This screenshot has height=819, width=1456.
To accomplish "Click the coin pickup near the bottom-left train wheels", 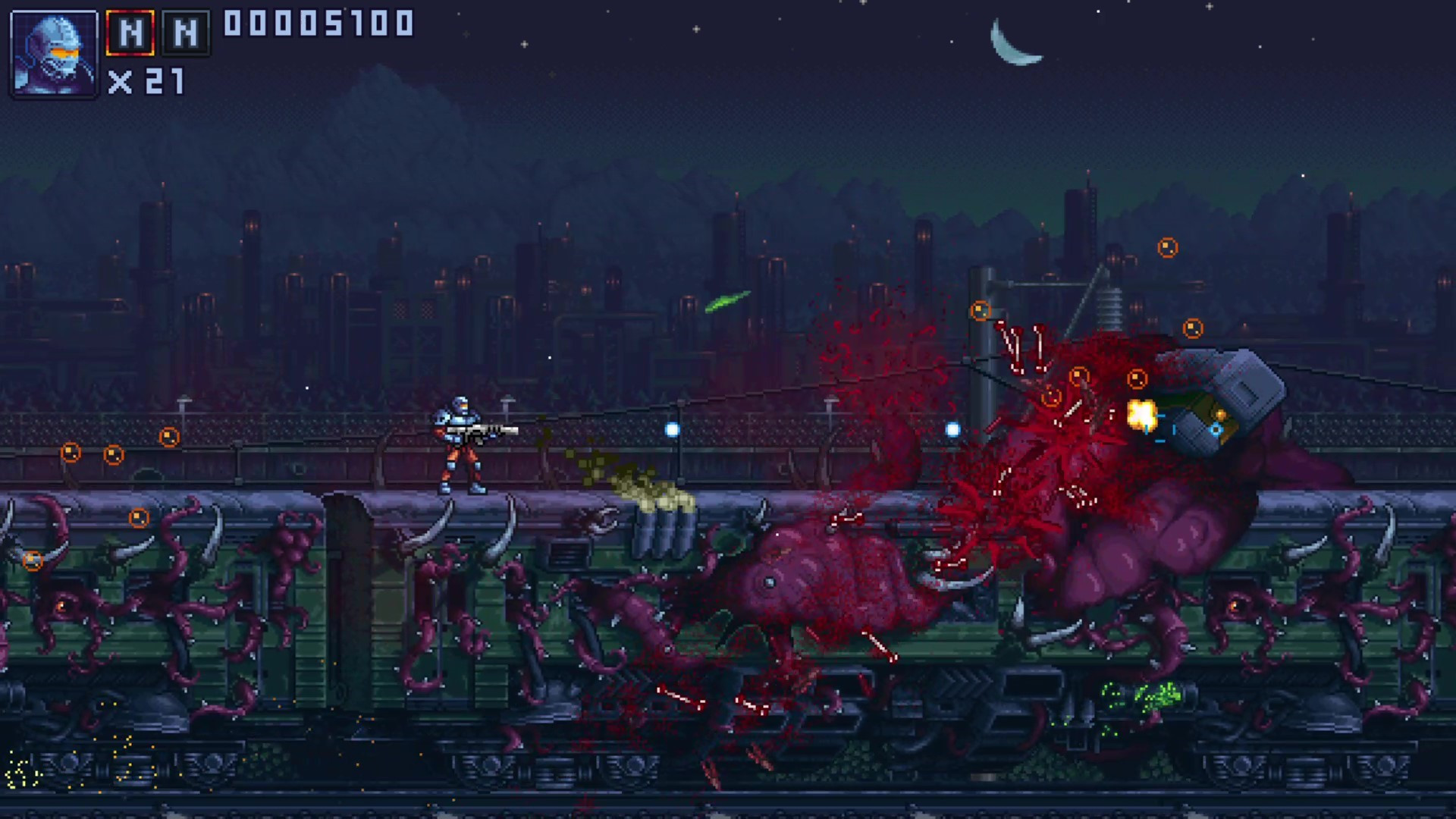I will click(x=33, y=559).
